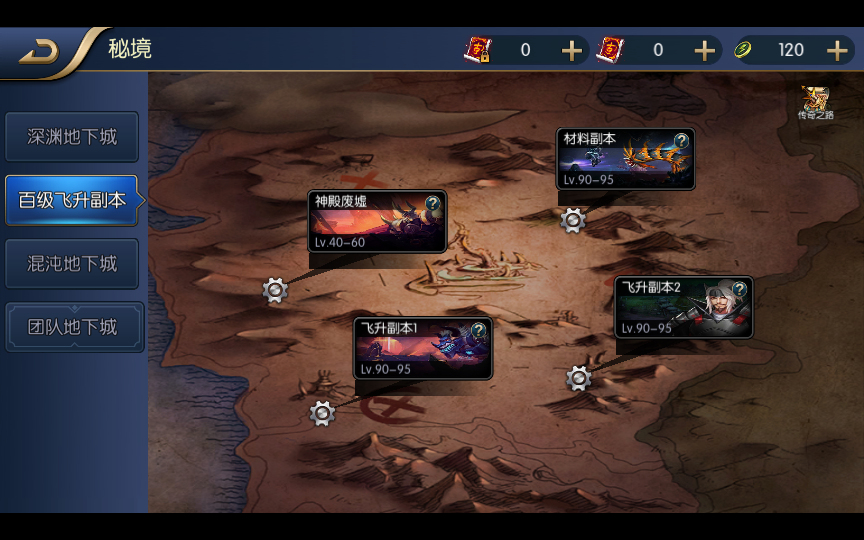Click the gear marker below 飞升副本1
Screen dimensions: 864x540
[321, 413]
